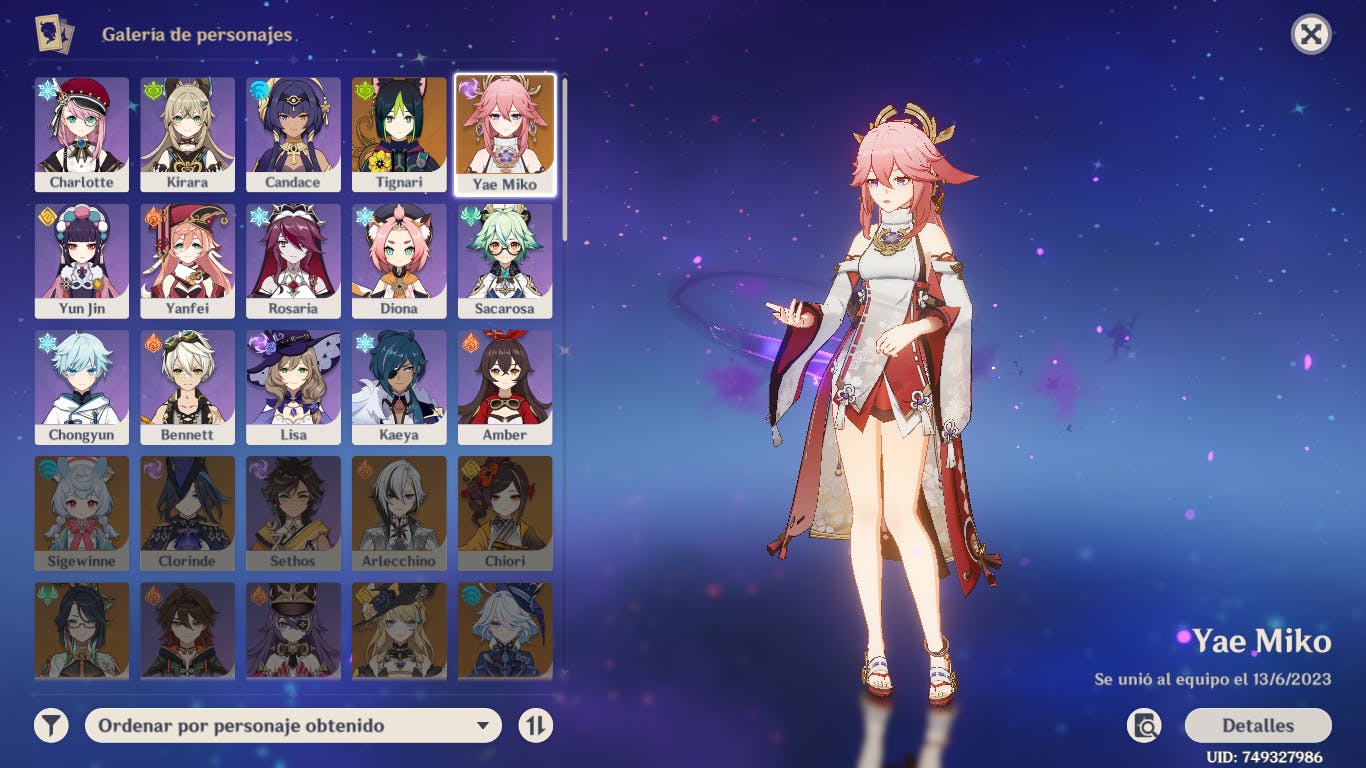Select Bennett in the gallery
Screen dimensions: 1366x768
tap(188, 387)
